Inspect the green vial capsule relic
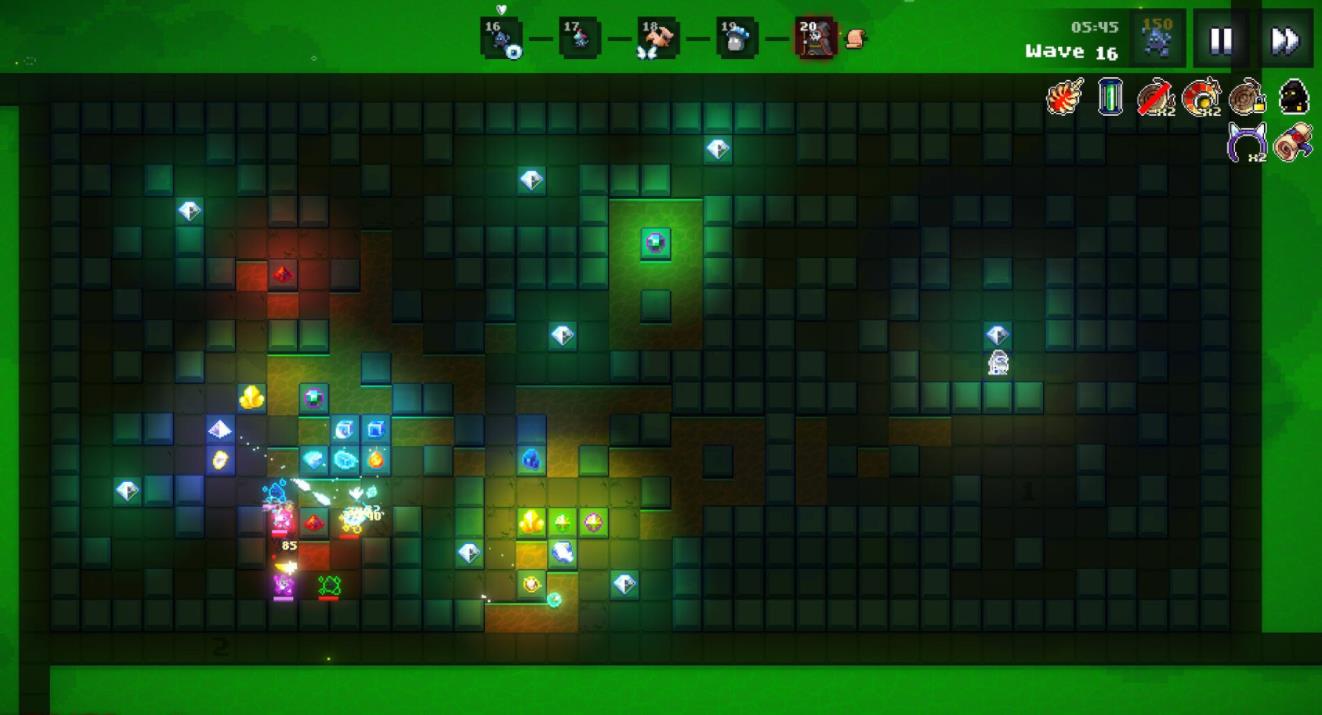 pyautogui.click(x=1110, y=97)
